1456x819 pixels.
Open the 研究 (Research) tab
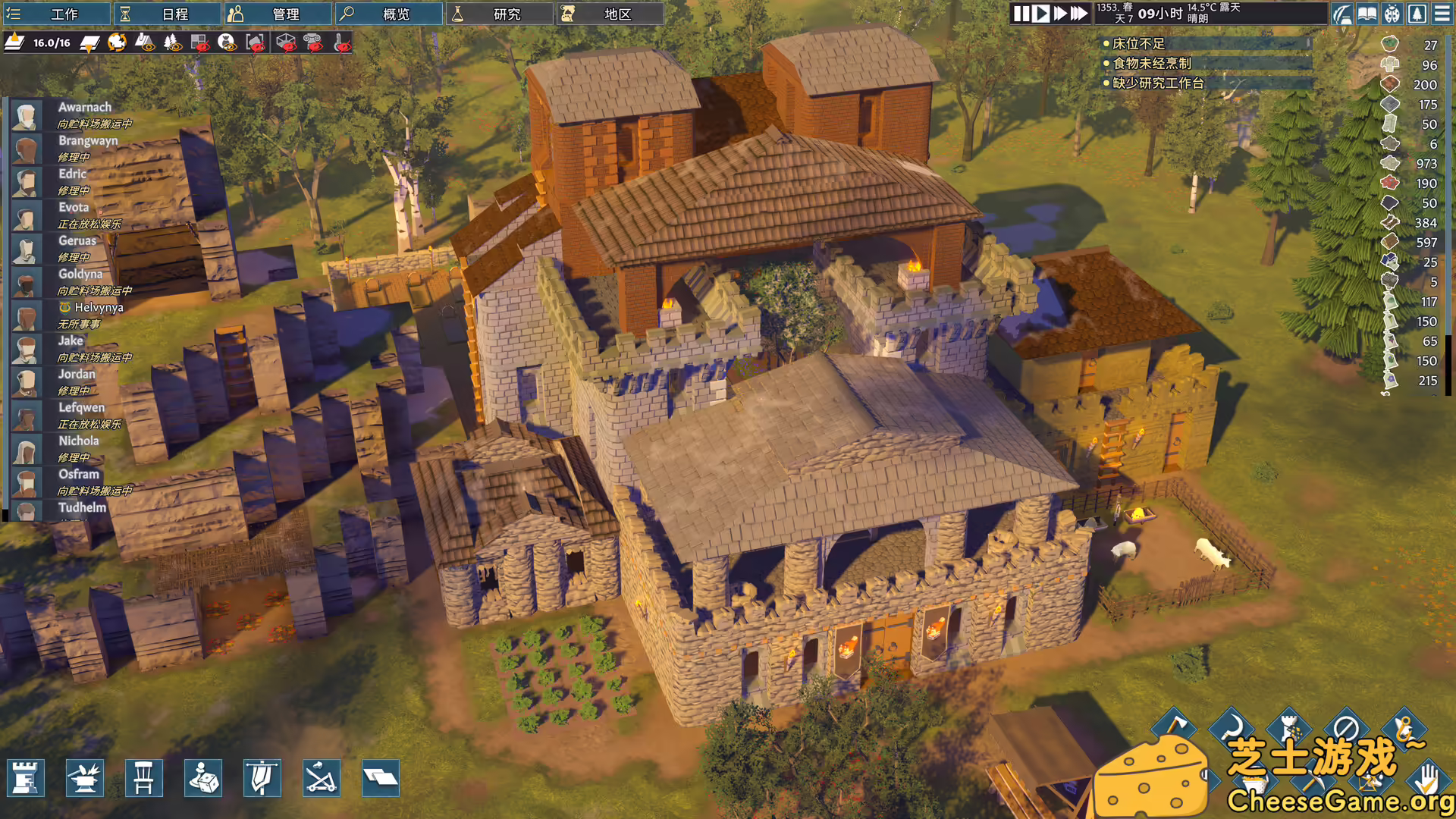(x=500, y=14)
